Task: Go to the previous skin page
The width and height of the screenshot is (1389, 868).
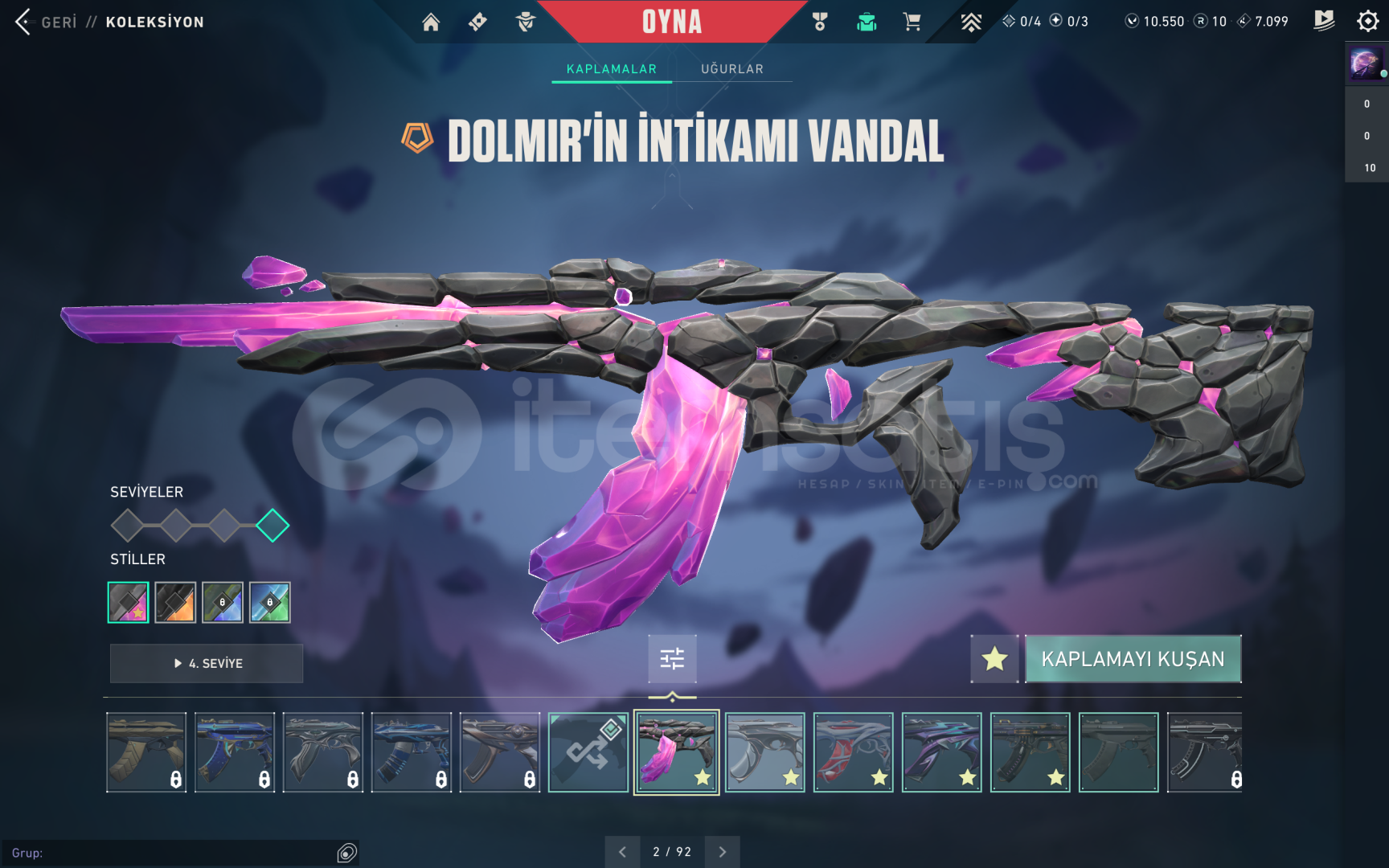Action: click(x=622, y=852)
